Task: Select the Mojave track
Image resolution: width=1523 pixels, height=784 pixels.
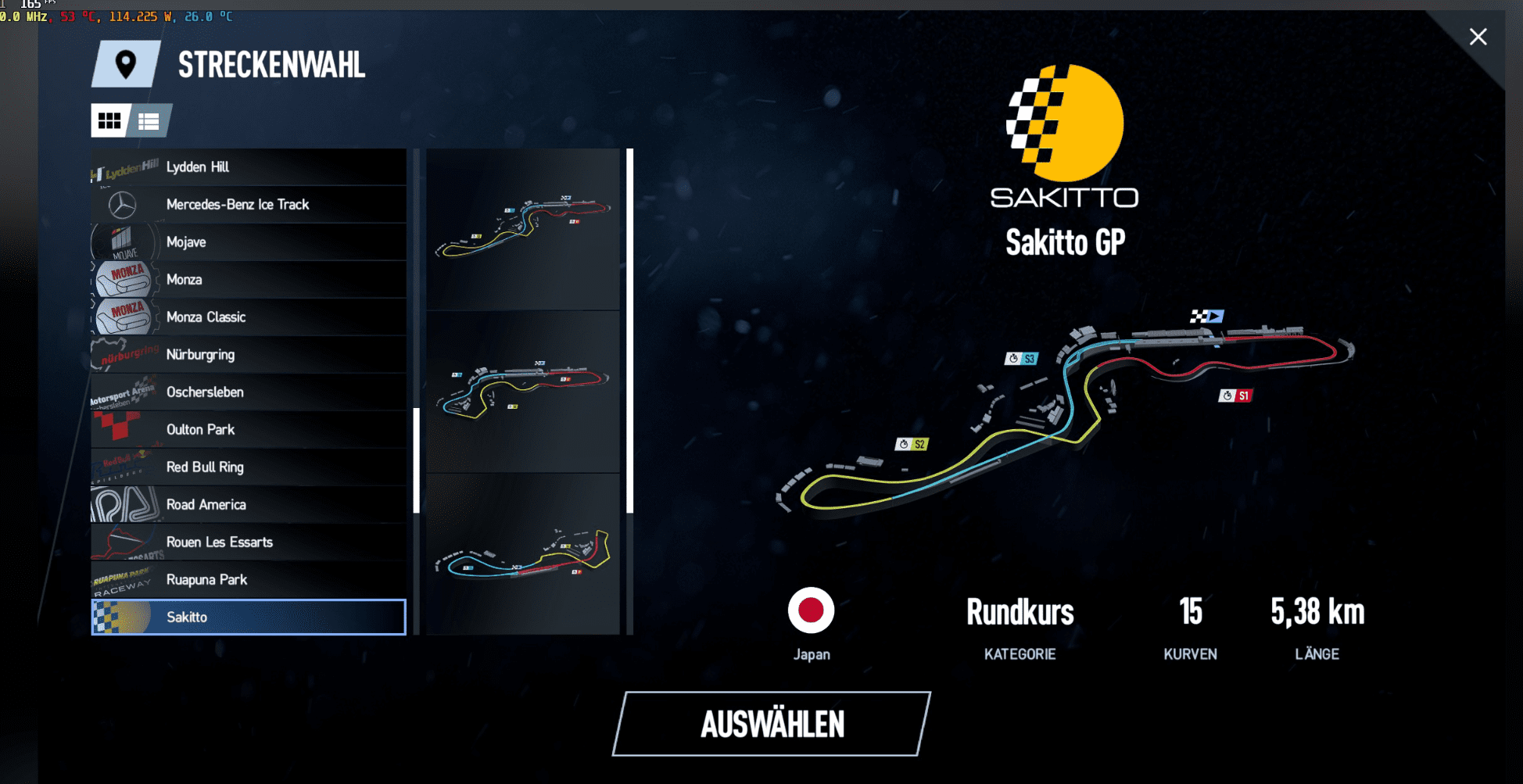Action: pos(249,242)
